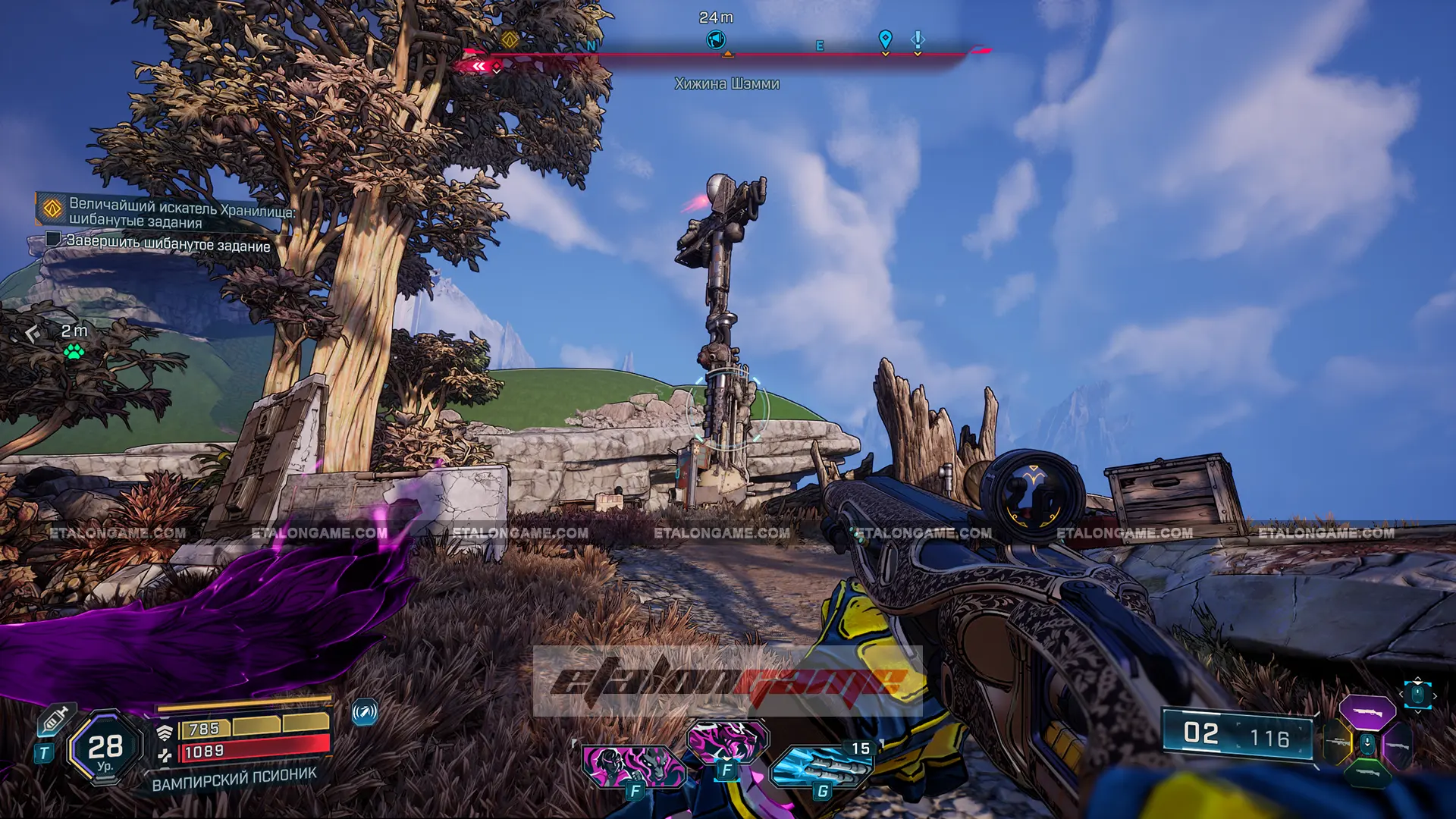Activate the two-figure pink action skill
The image size is (1456, 819).
(633, 765)
